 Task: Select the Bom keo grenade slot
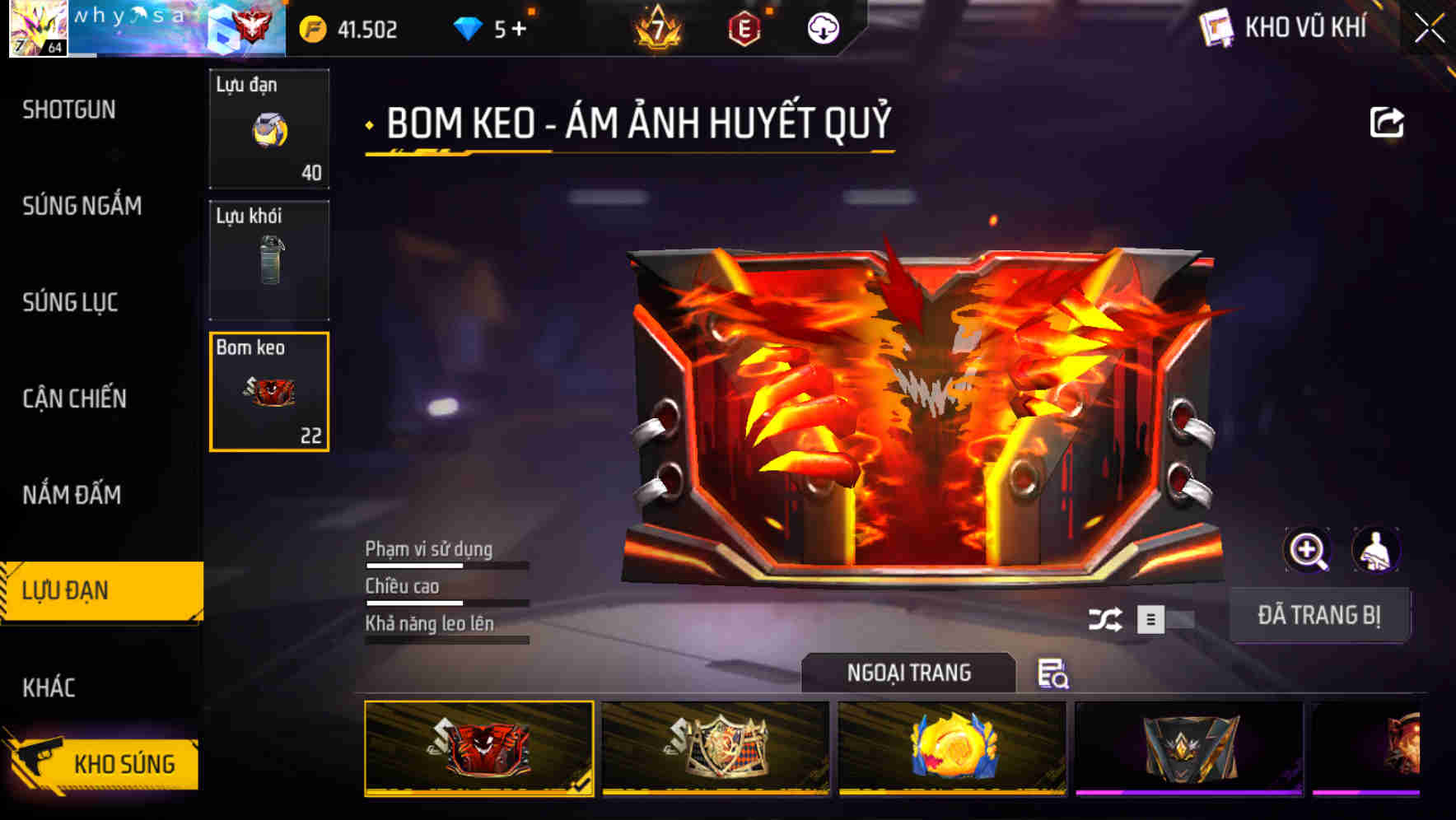[x=268, y=393]
